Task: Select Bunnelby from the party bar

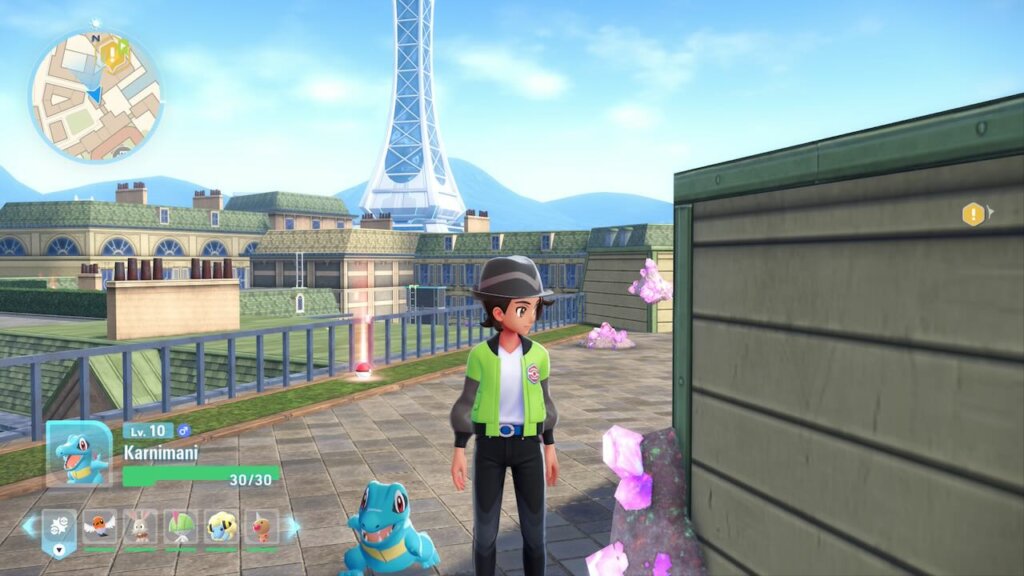Action: (x=140, y=526)
